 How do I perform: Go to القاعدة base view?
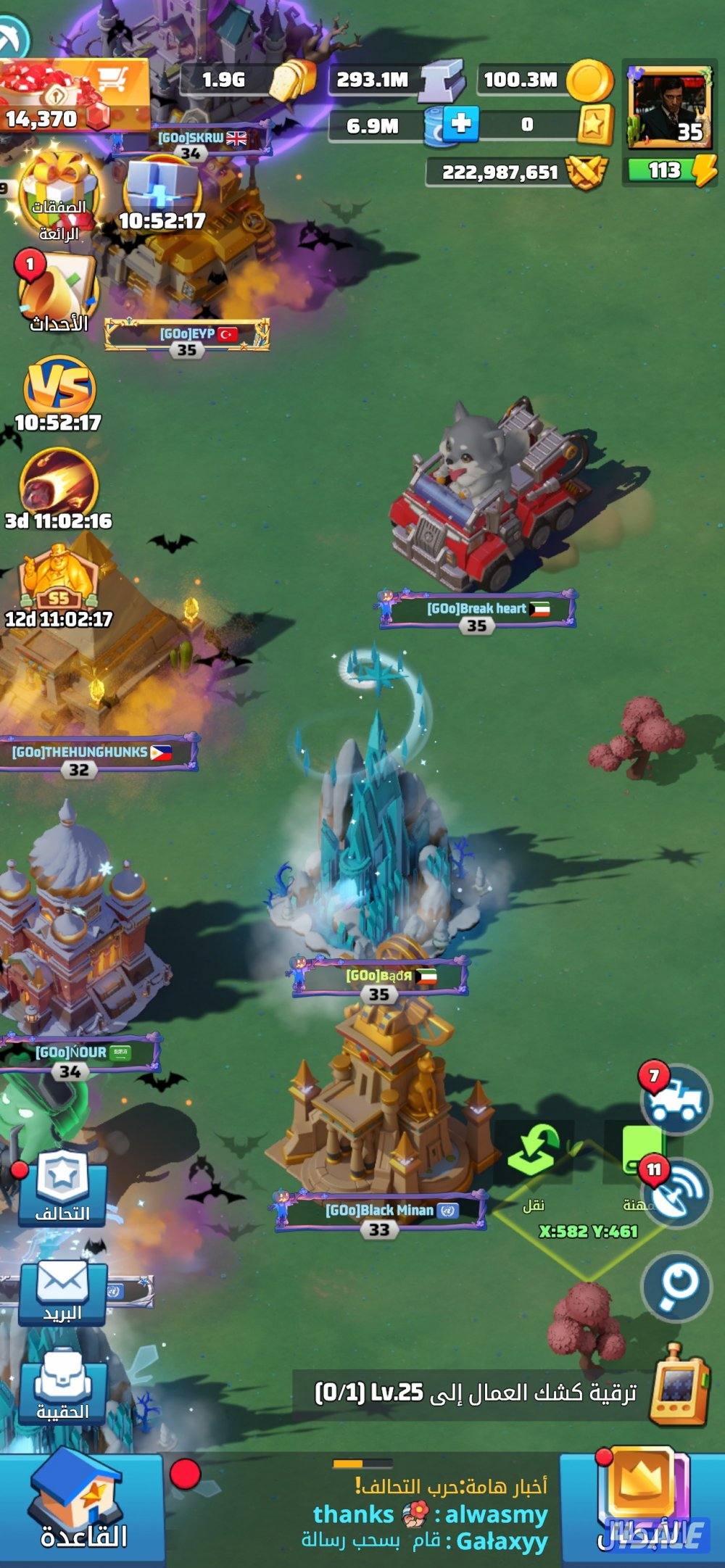click(x=81, y=1509)
